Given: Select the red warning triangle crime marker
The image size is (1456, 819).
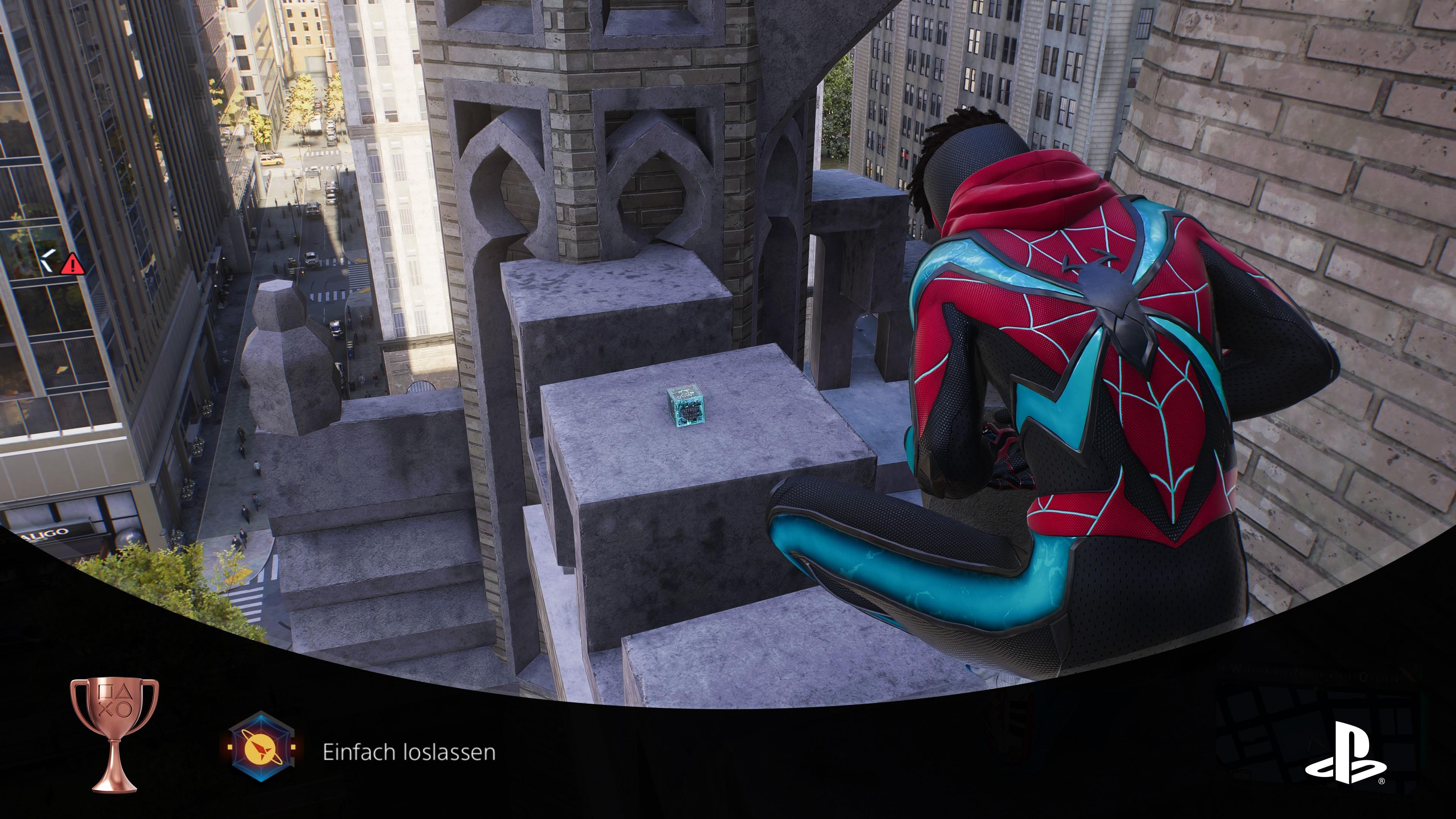Looking at the screenshot, I should (72, 264).
